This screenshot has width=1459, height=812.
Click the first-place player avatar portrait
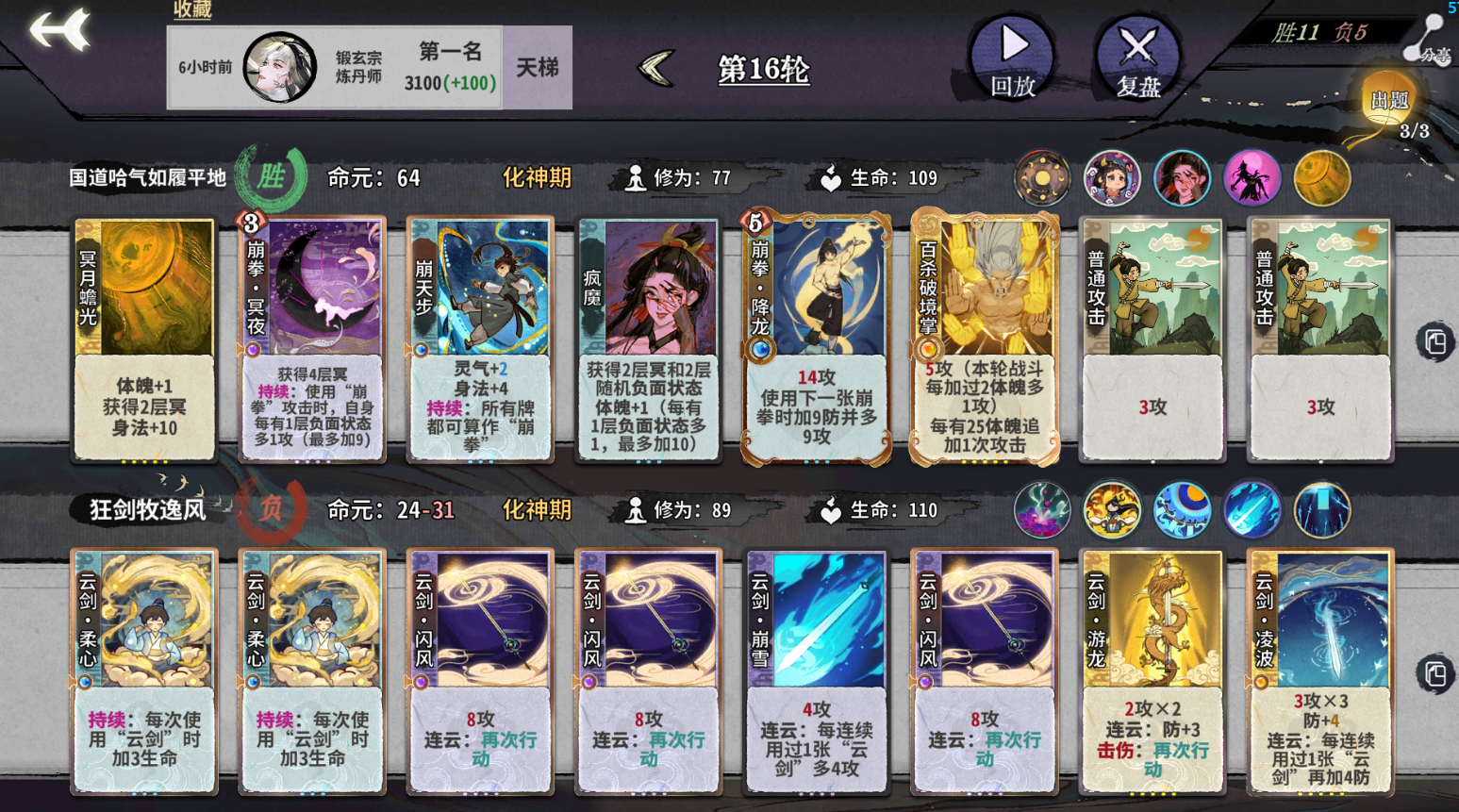[x=277, y=66]
